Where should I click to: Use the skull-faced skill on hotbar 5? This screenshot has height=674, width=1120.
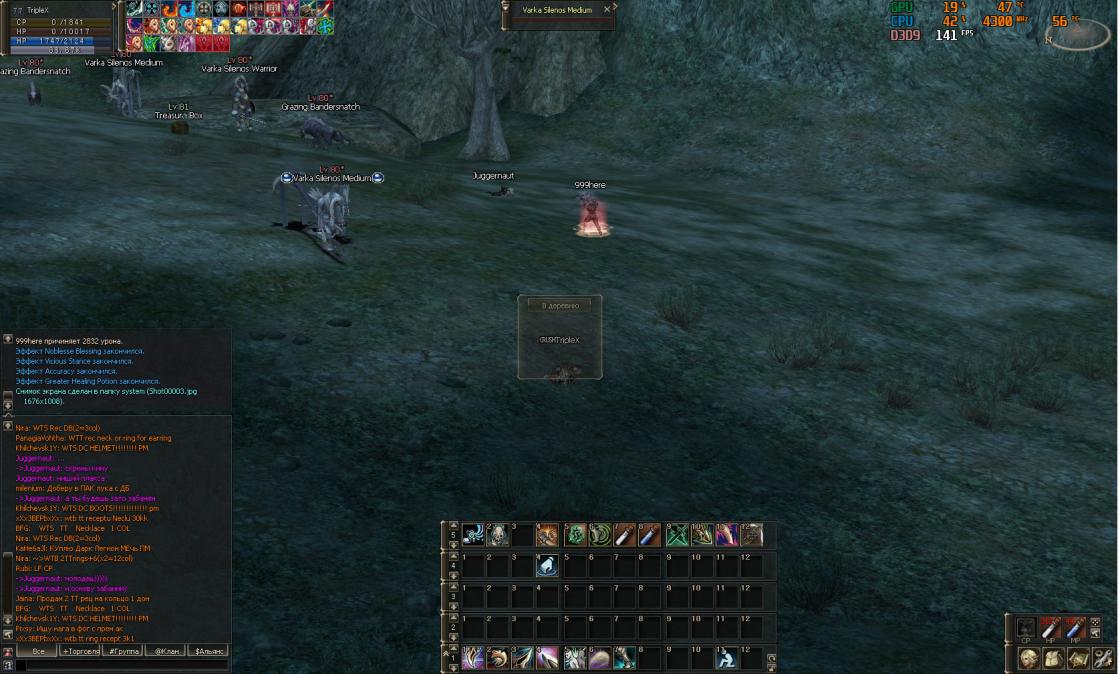pos(497,535)
